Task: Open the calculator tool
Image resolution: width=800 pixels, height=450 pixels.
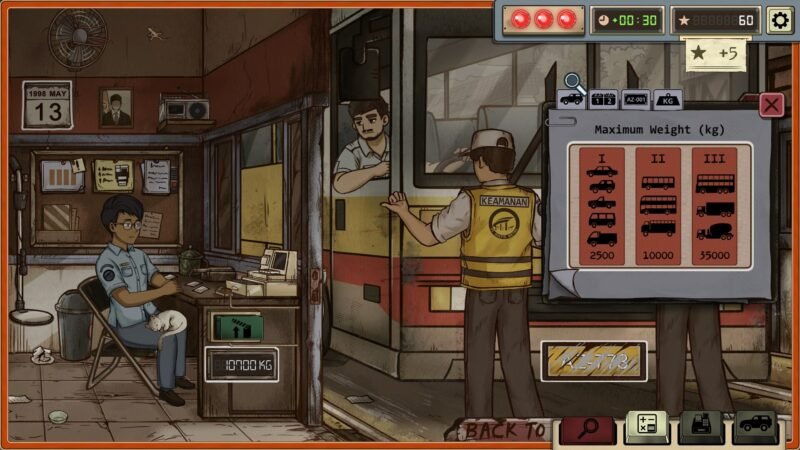Action: (x=646, y=428)
